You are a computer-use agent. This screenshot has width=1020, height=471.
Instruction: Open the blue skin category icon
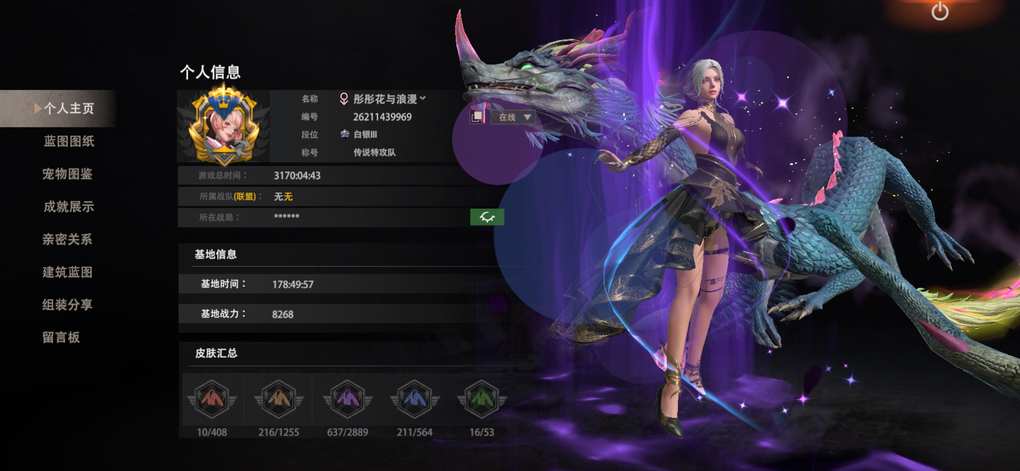pos(413,399)
